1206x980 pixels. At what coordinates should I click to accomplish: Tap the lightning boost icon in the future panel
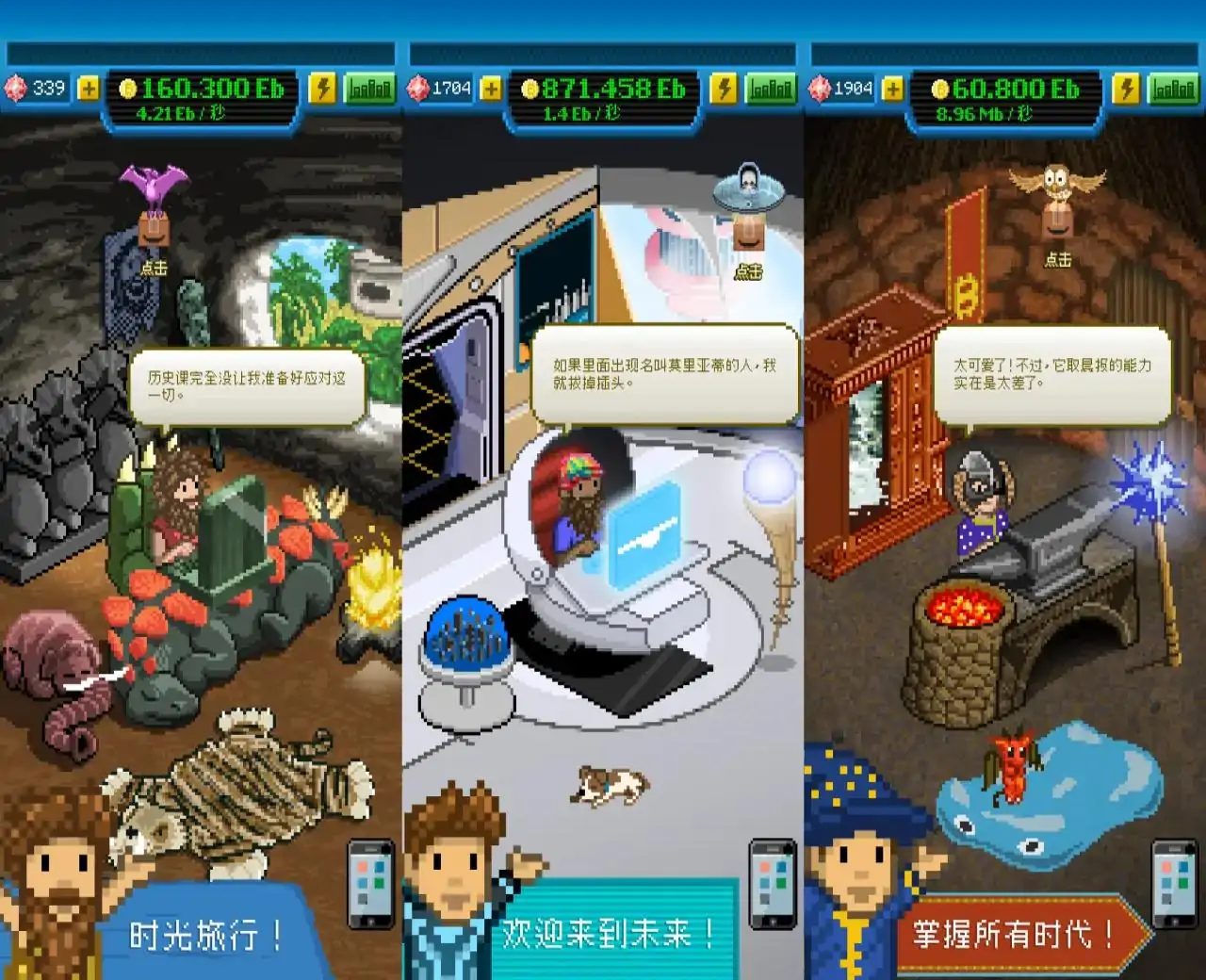pyautogui.click(x=725, y=89)
